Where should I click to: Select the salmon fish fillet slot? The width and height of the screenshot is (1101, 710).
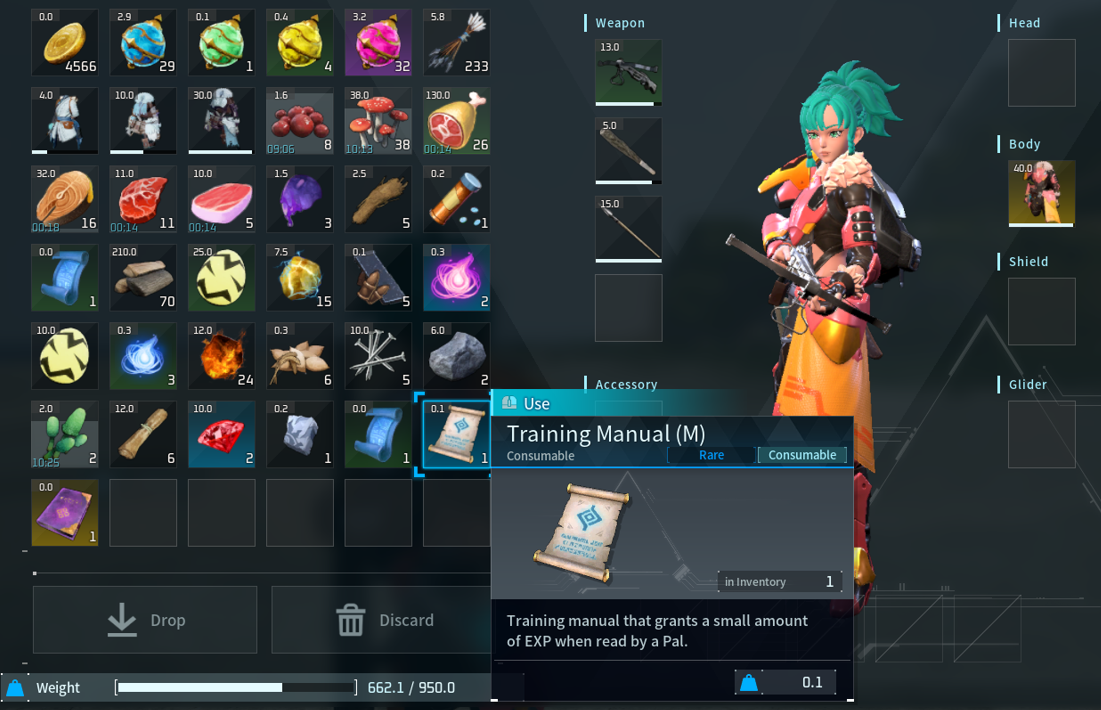point(65,199)
